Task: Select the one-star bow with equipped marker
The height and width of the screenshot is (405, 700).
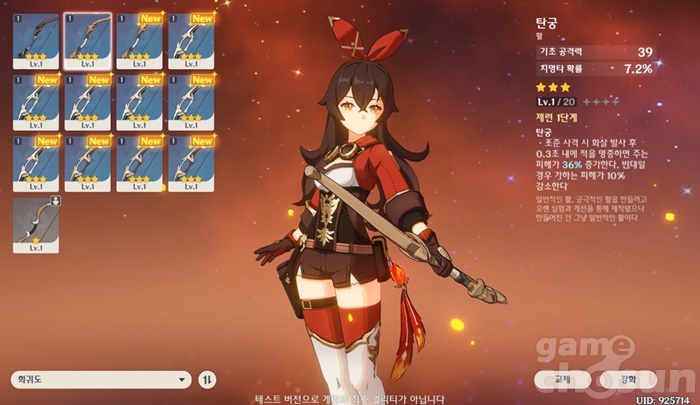Action: [36, 225]
